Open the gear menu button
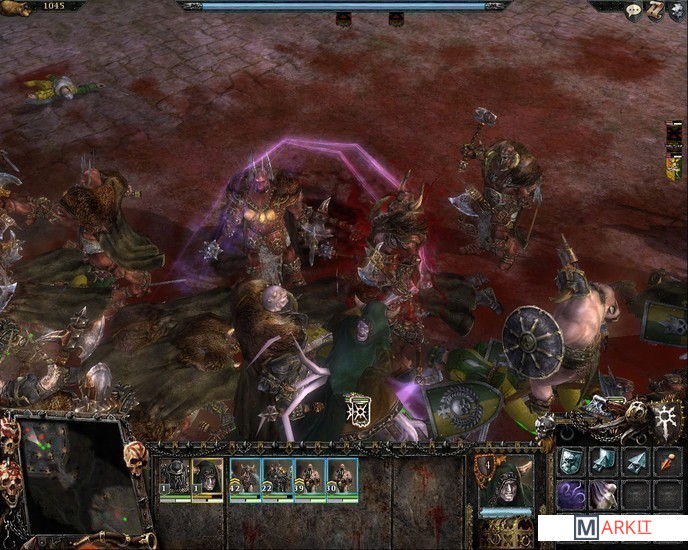 [676, 11]
